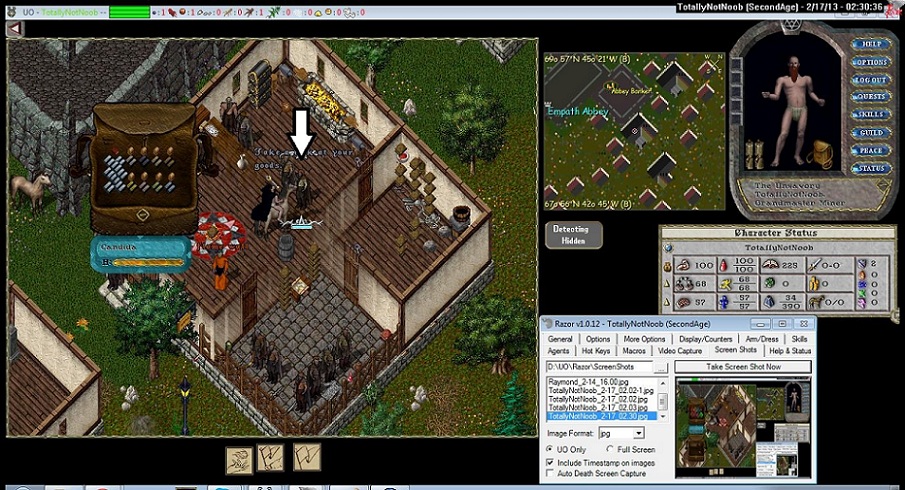Take Screen Shot Now in Razor
Image resolution: width=905 pixels, height=490 pixels.
(742, 367)
